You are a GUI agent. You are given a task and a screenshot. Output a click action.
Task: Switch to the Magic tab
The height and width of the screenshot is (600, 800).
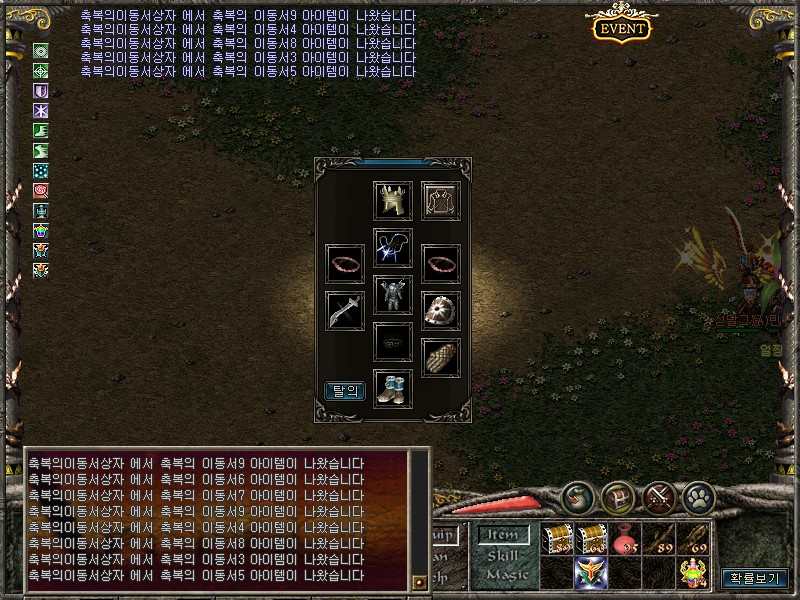pyautogui.click(x=505, y=574)
